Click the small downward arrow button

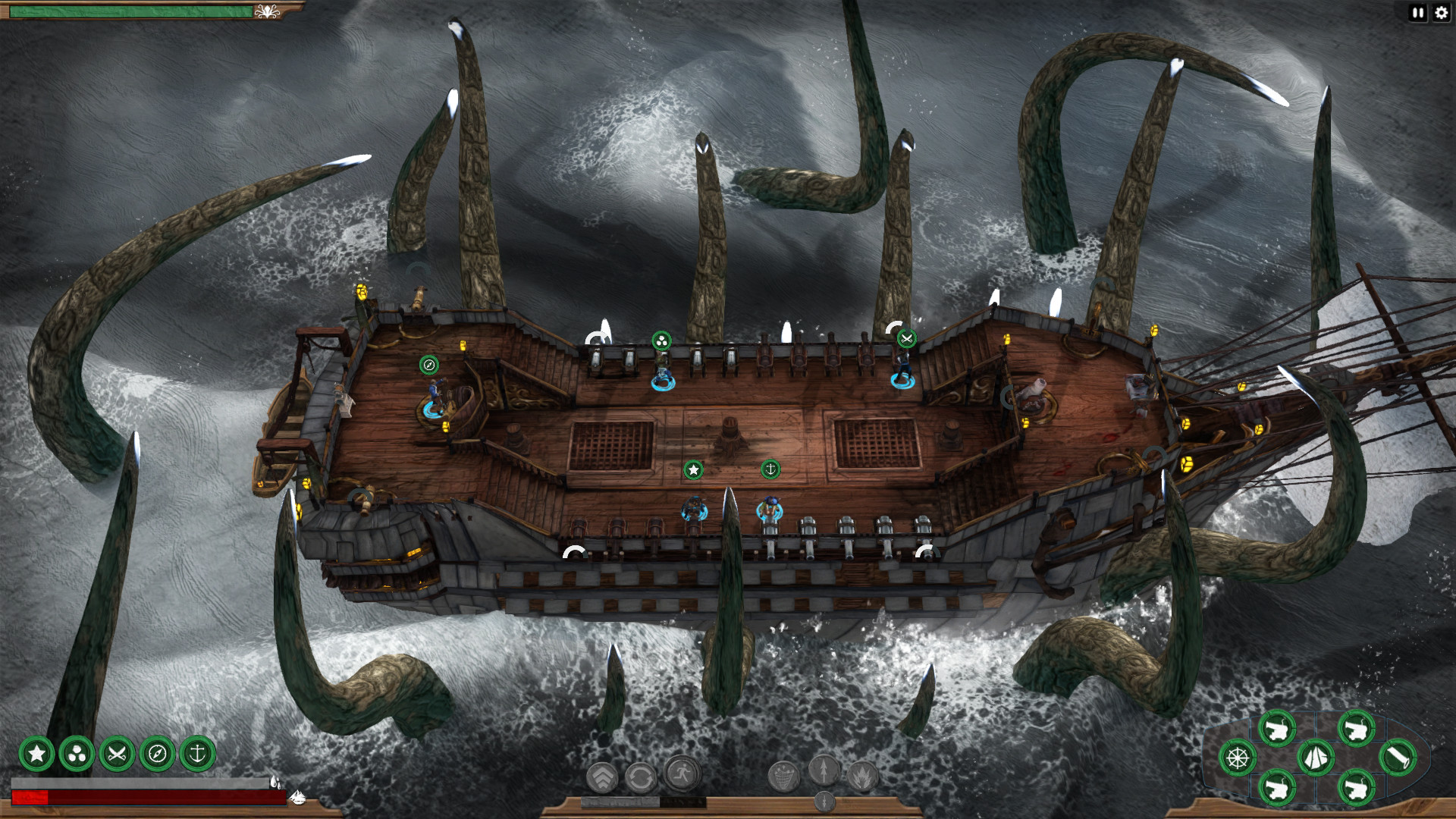point(824,801)
